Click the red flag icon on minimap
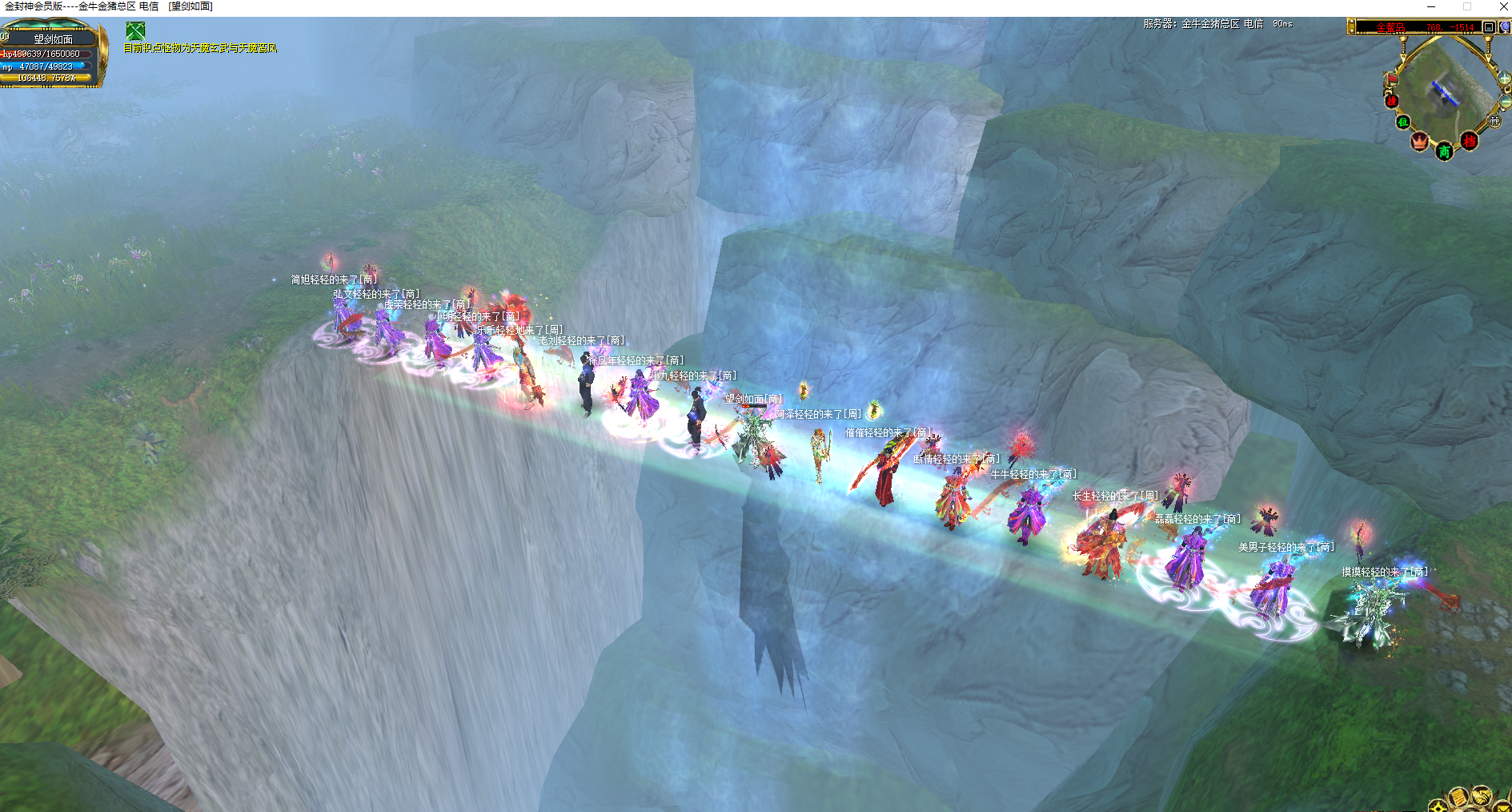The height and width of the screenshot is (812, 1512). (x=1391, y=78)
